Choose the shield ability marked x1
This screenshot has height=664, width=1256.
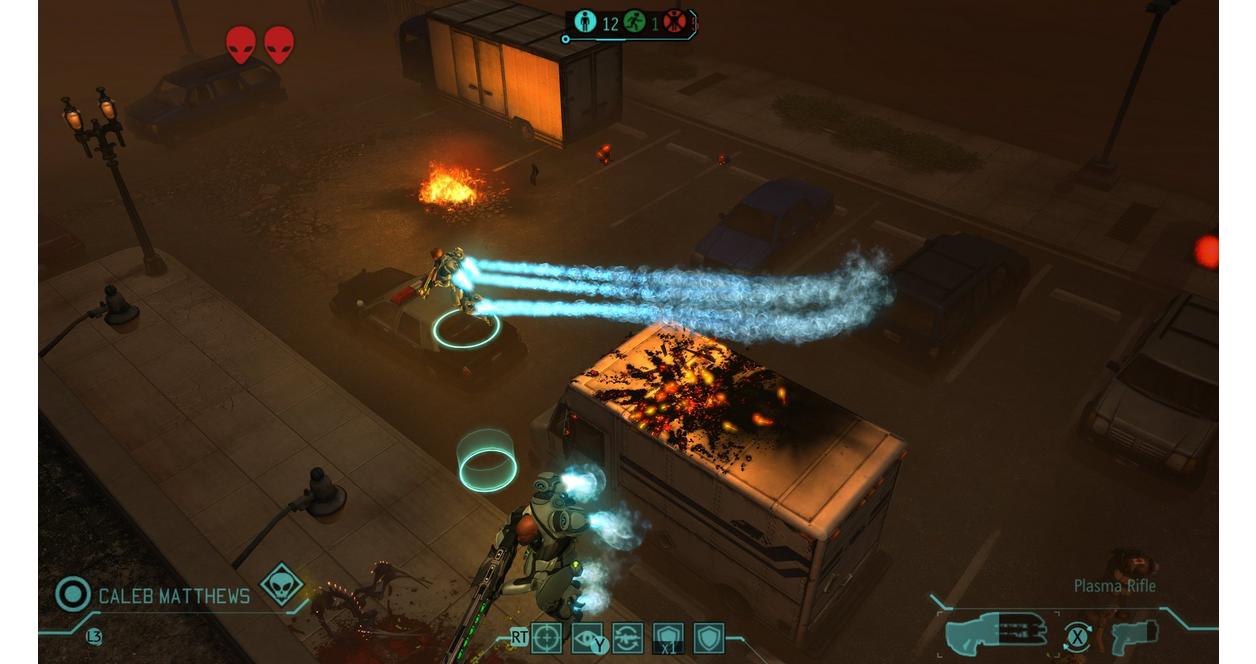(668, 637)
